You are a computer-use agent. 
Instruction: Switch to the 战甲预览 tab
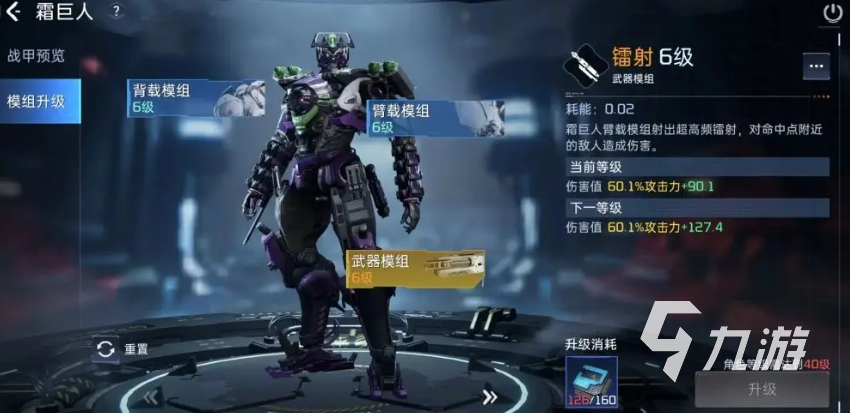[x=36, y=56]
